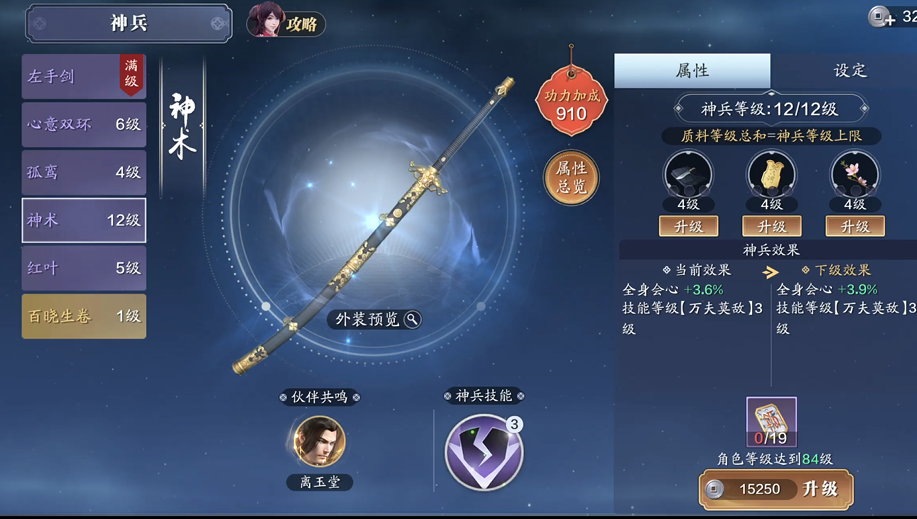917x519 pixels.
Task: Tap the gold material icon
Action: coord(771,175)
